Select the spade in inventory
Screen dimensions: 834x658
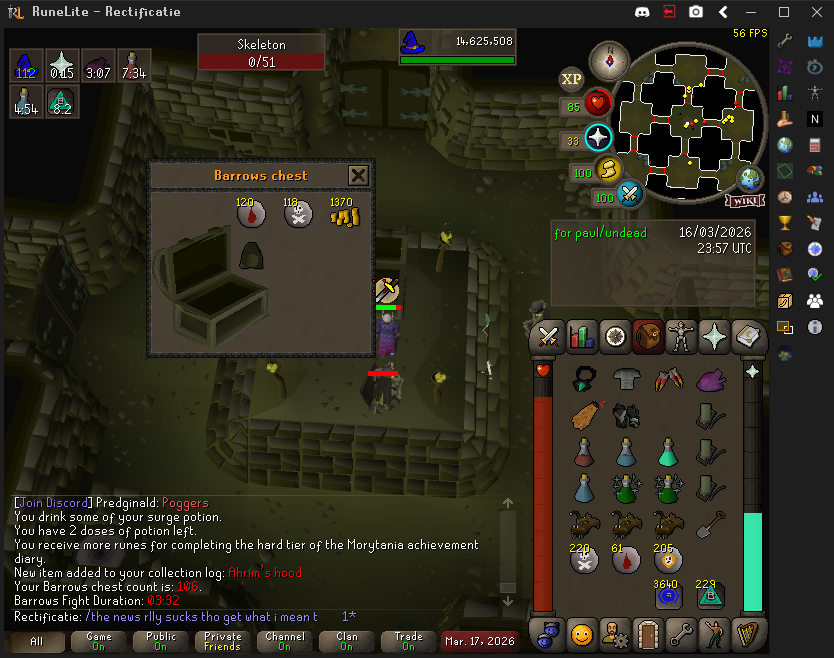(711, 523)
